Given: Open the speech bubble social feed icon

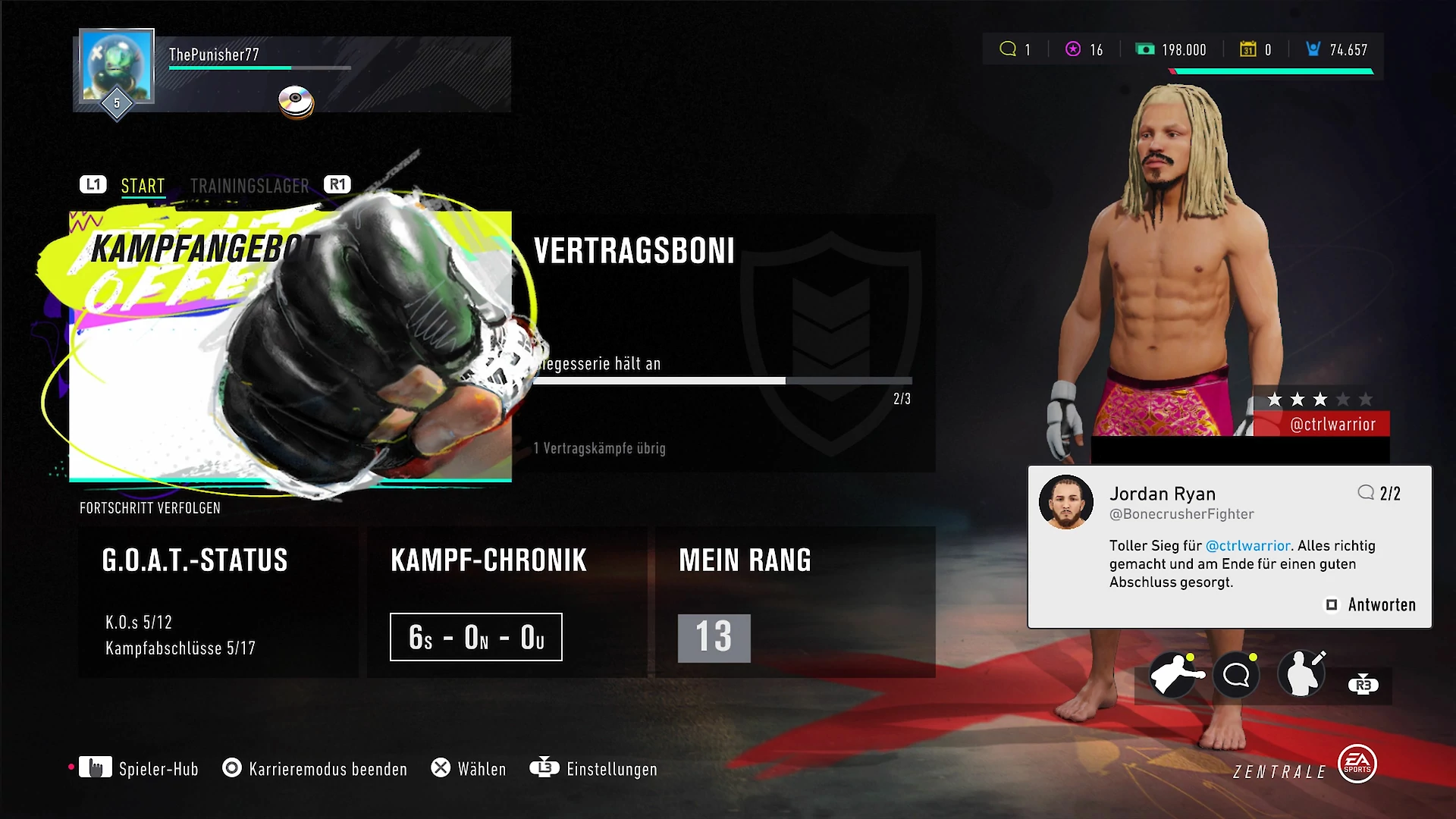Looking at the screenshot, I should point(1236,674).
